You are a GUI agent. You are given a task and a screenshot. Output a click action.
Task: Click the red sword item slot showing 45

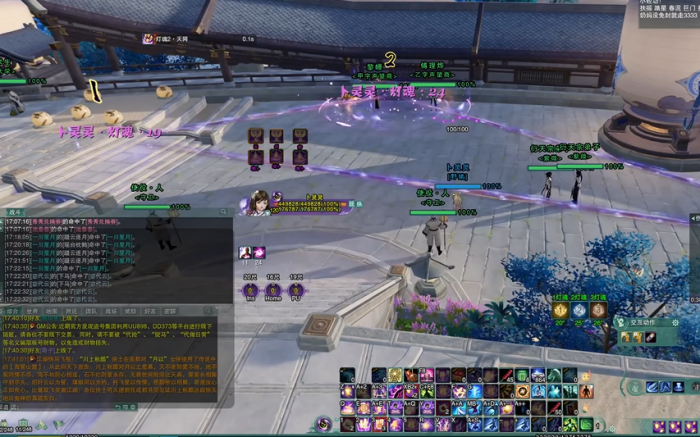tap(507, 376)
